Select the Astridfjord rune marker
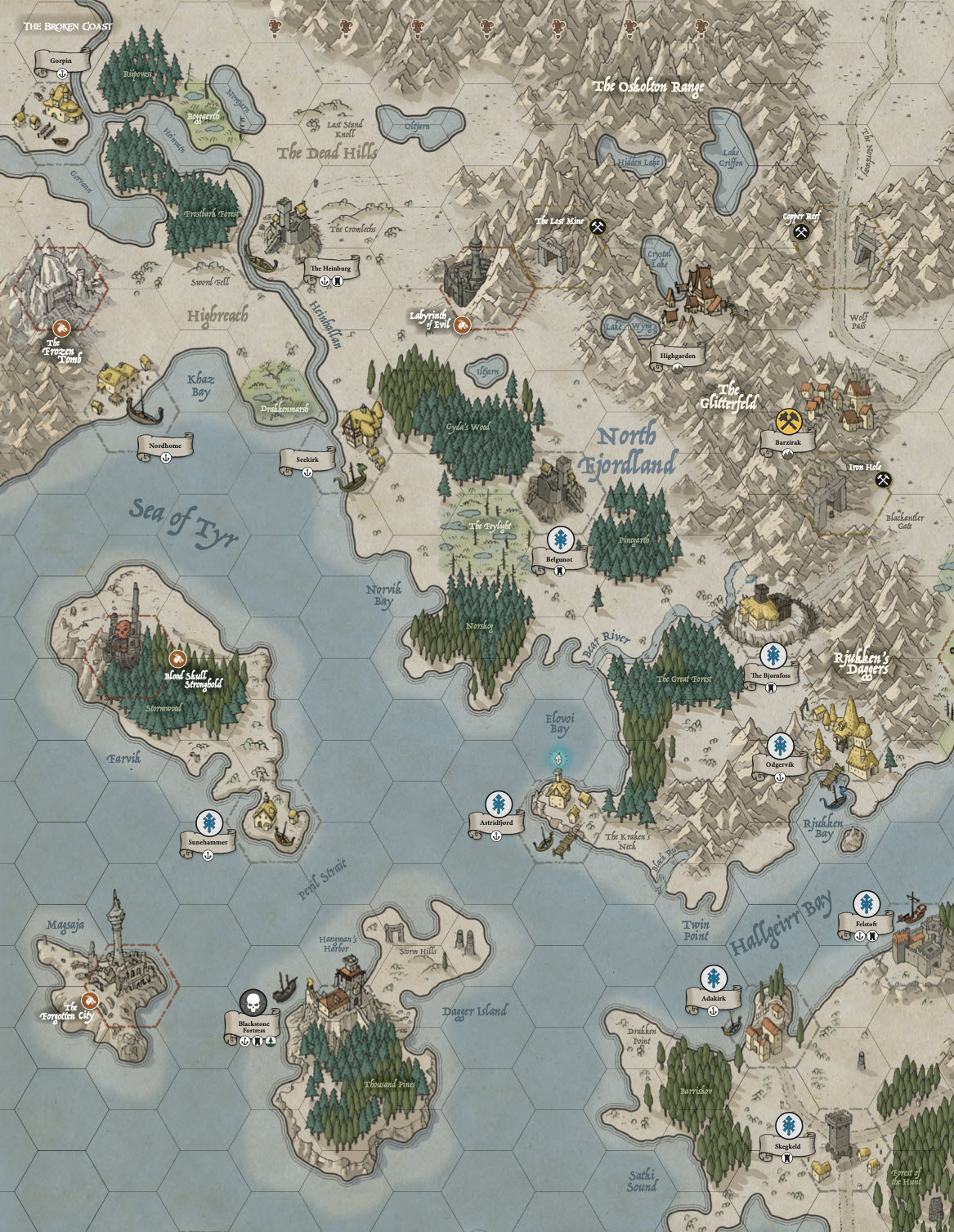Image resolution: width=954 pixels, height=1232 pixels. click(x=498, y=803)
